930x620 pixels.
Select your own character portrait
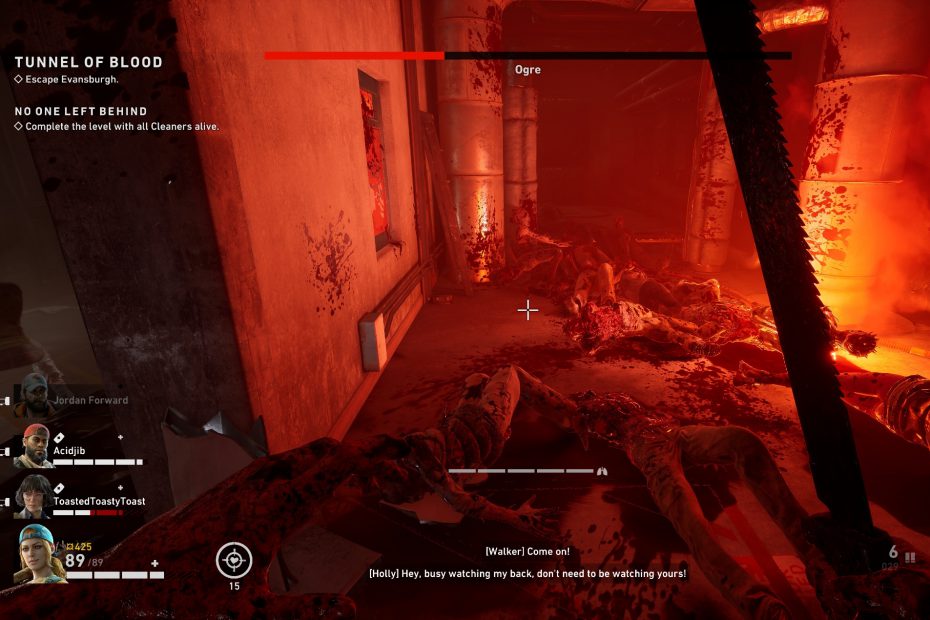(x=40, y=554)
